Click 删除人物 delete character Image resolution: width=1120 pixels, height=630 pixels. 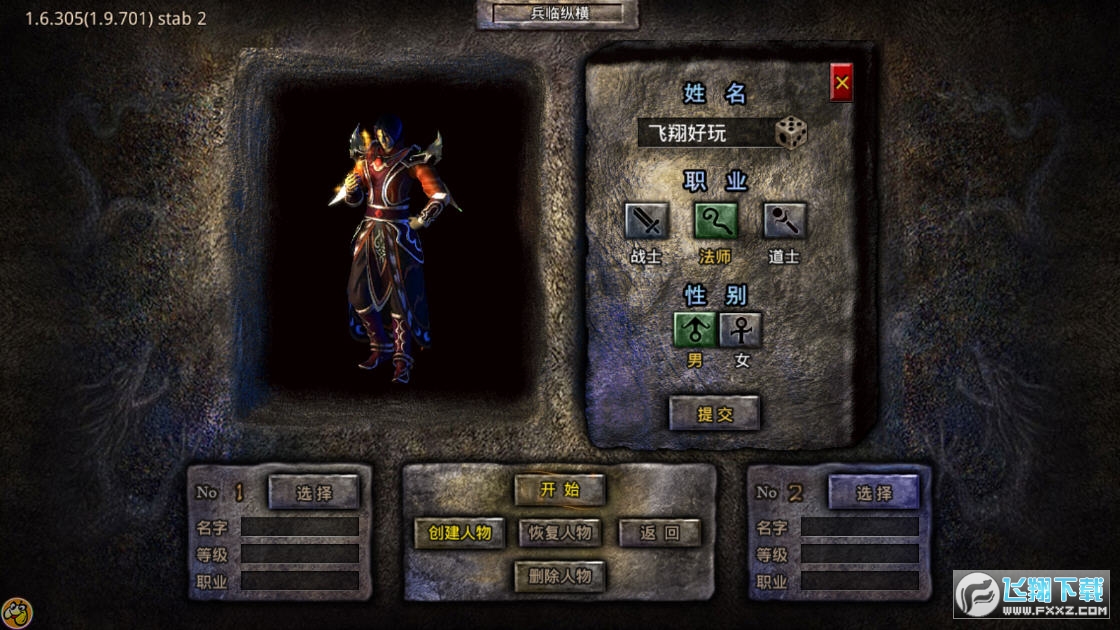pos(560,576)
